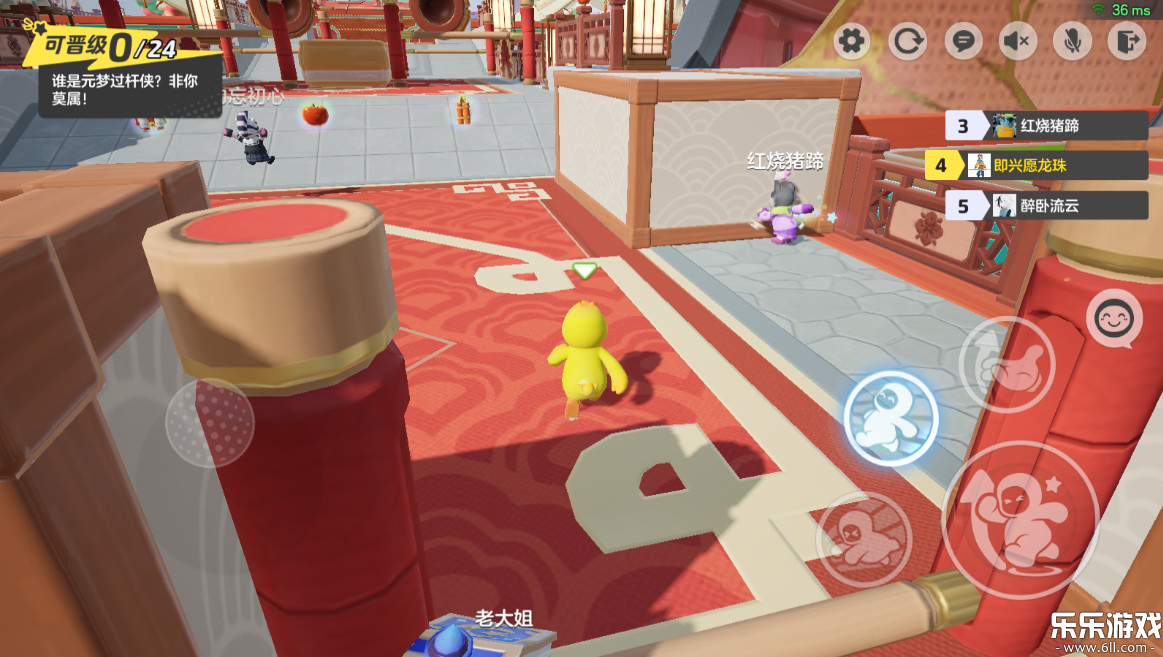1163x657 pixels.
Task: Select player 红烧猪蹄 in the ranking list
Action: (1046, 126)
